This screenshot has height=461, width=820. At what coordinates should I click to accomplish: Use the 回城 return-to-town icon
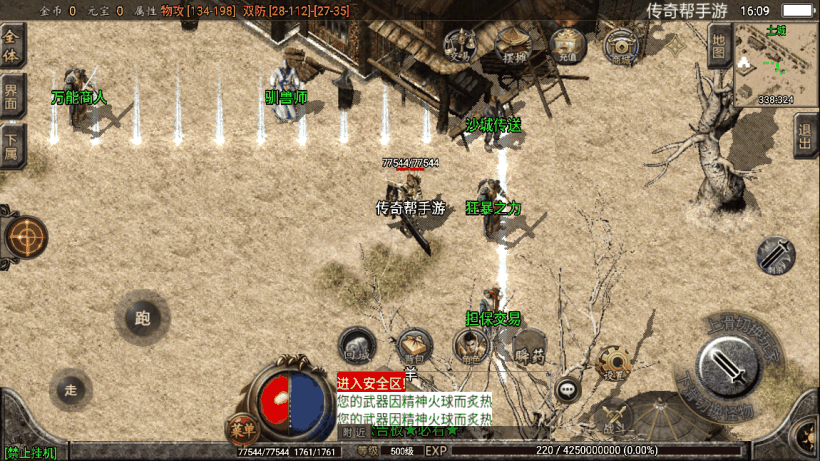pos(357,347)
